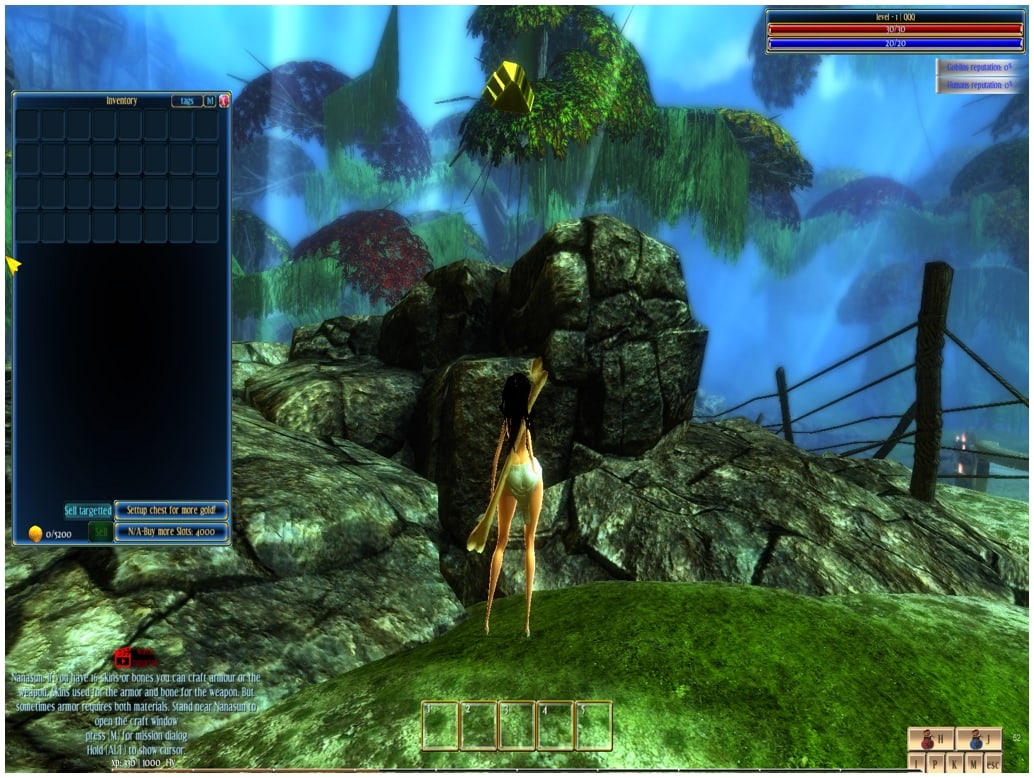Screen dimensions: 1034x778
Task: Click the green Sell button
Action: (x=100, y=532)
